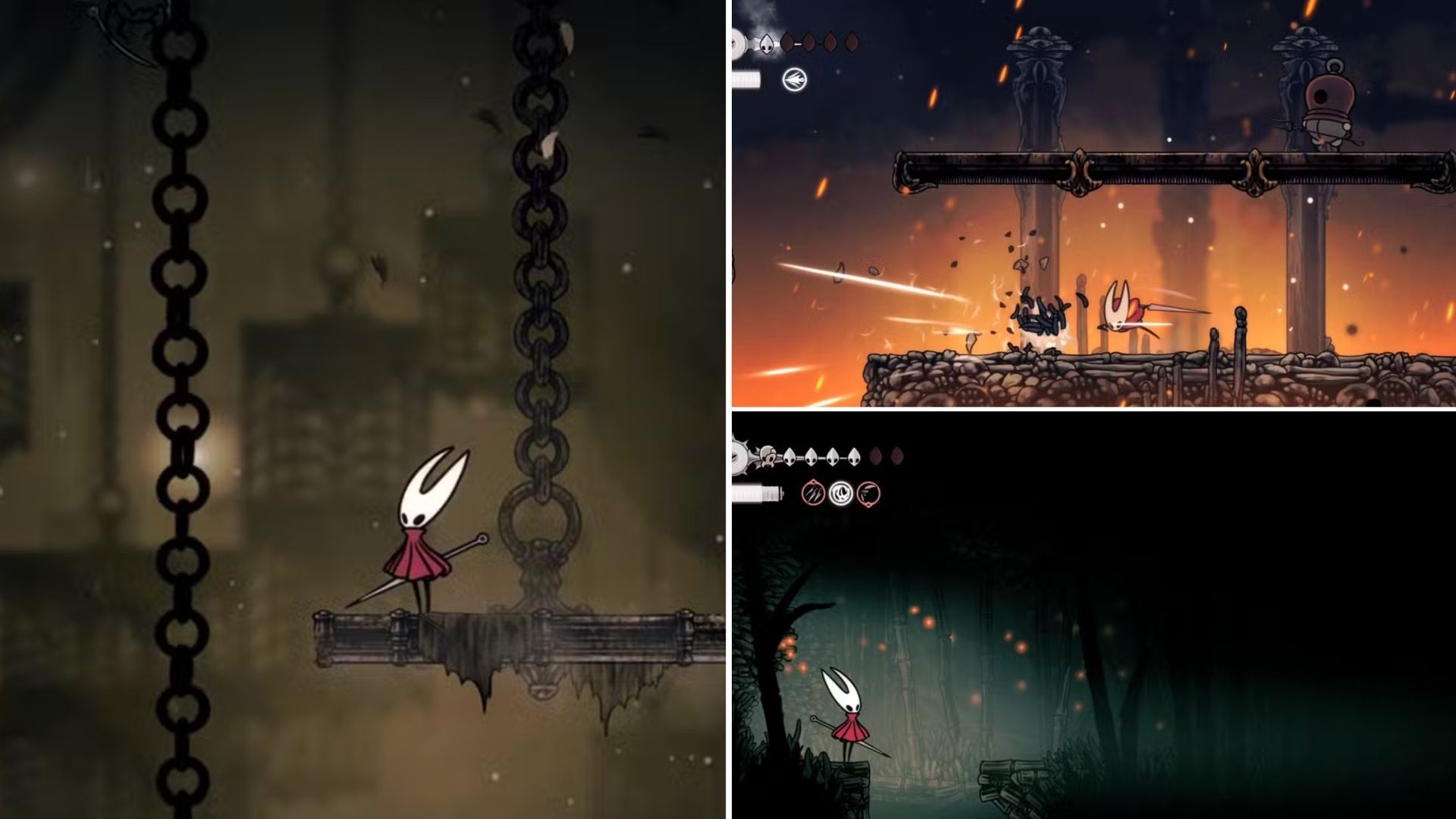Viewport: 1456px width, 819px height.
Task: Click the fourth white mask in bottom HUD
Action: [x=854, y=457]
